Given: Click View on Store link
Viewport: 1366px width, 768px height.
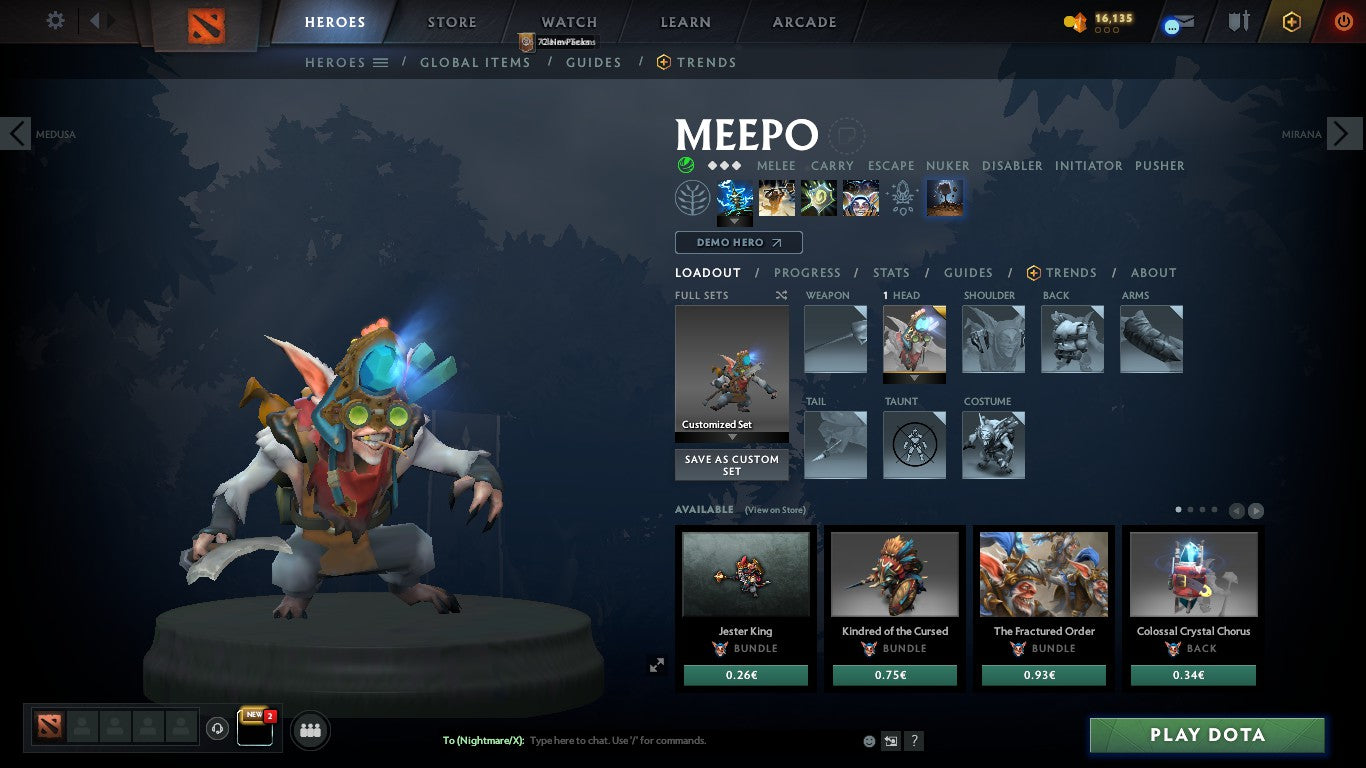Looking at the screenshot, I should coord(776,510).
